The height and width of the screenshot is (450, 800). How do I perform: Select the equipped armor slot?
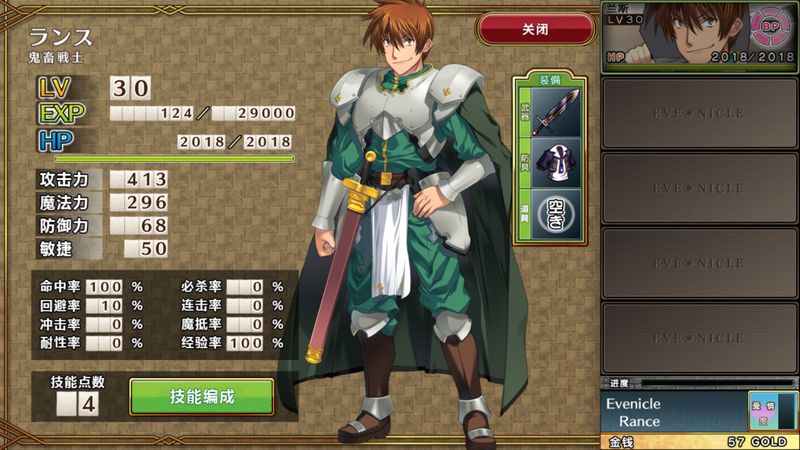click(555, 162)
